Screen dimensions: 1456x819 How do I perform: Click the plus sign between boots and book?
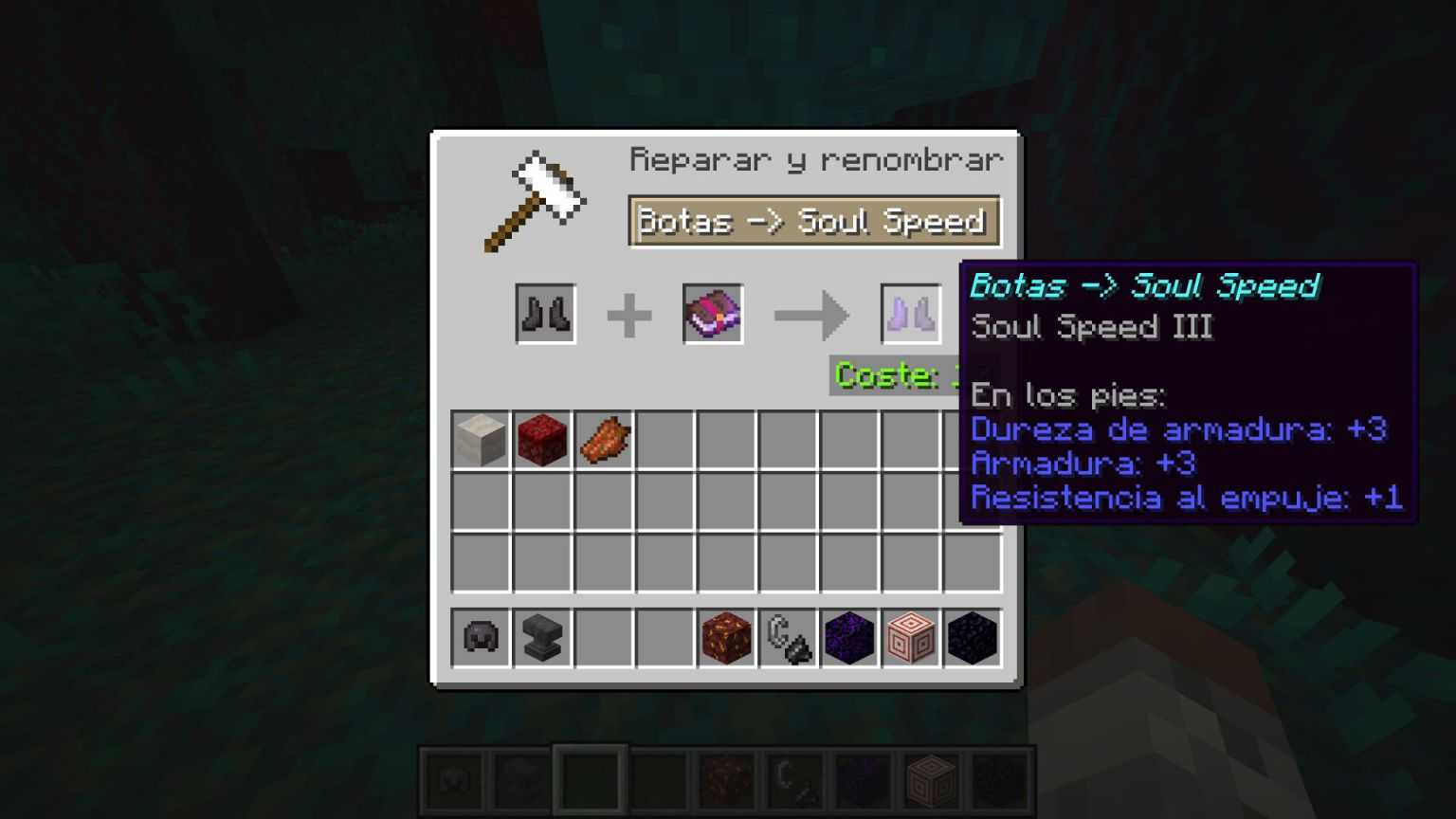628,313
